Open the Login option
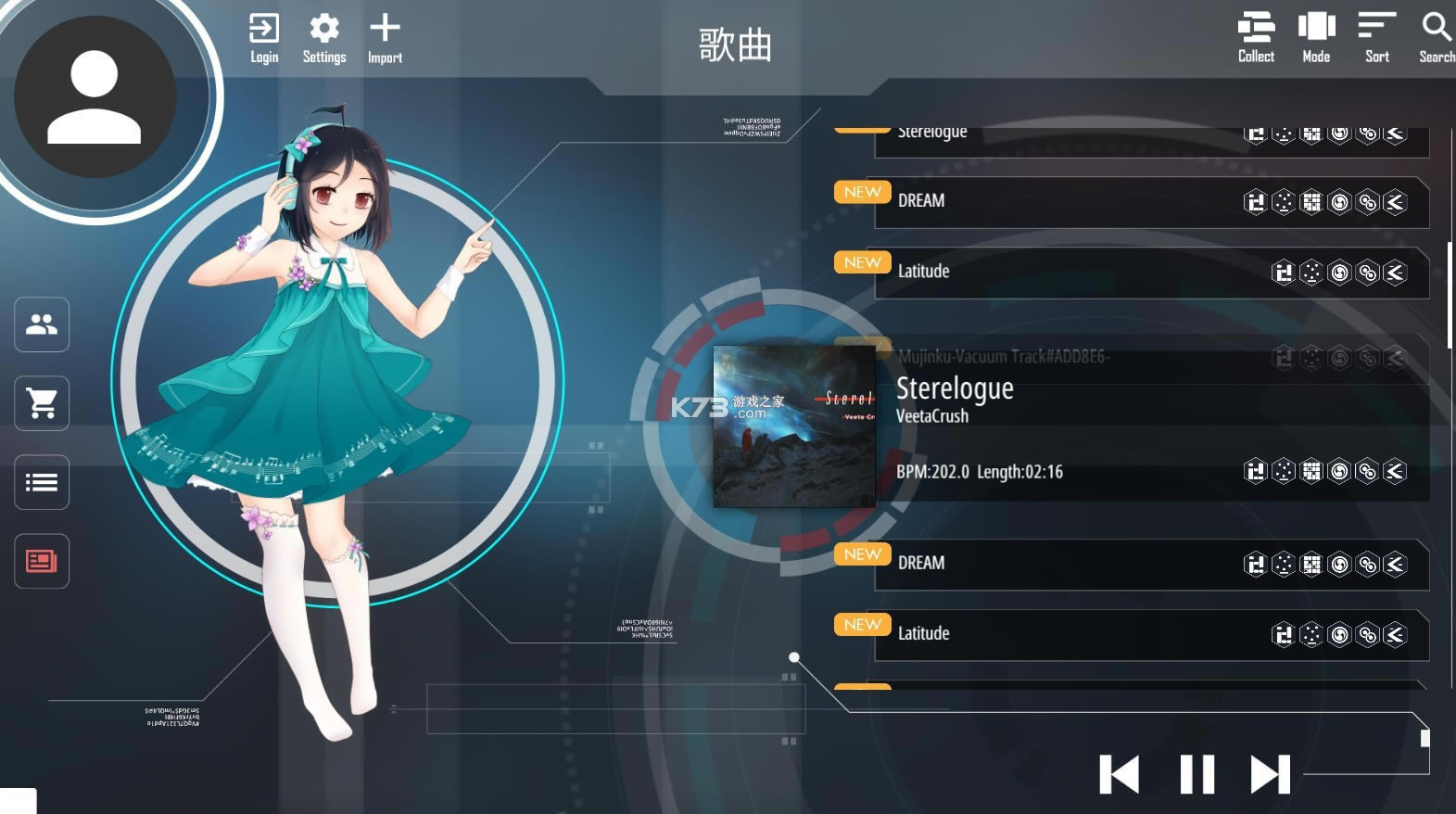The height and width of the screenshot is (814, 1456). (264, 39)
